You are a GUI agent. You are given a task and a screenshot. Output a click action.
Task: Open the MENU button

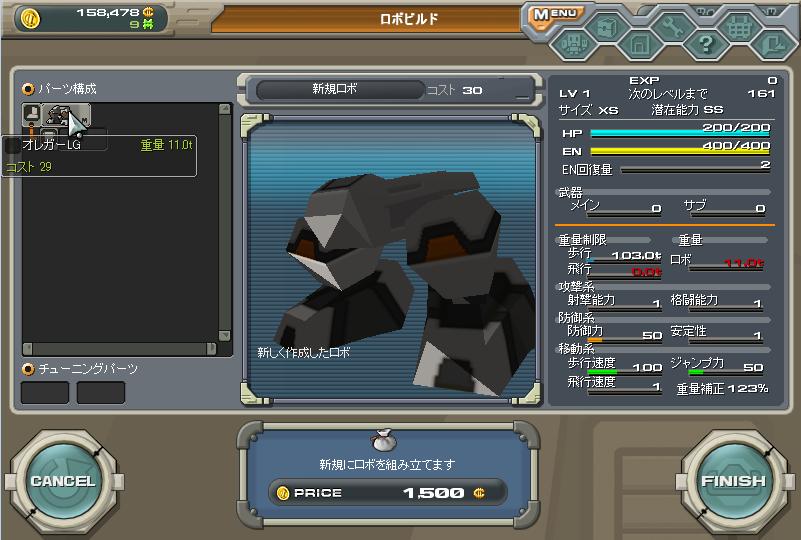pos(553,14)
